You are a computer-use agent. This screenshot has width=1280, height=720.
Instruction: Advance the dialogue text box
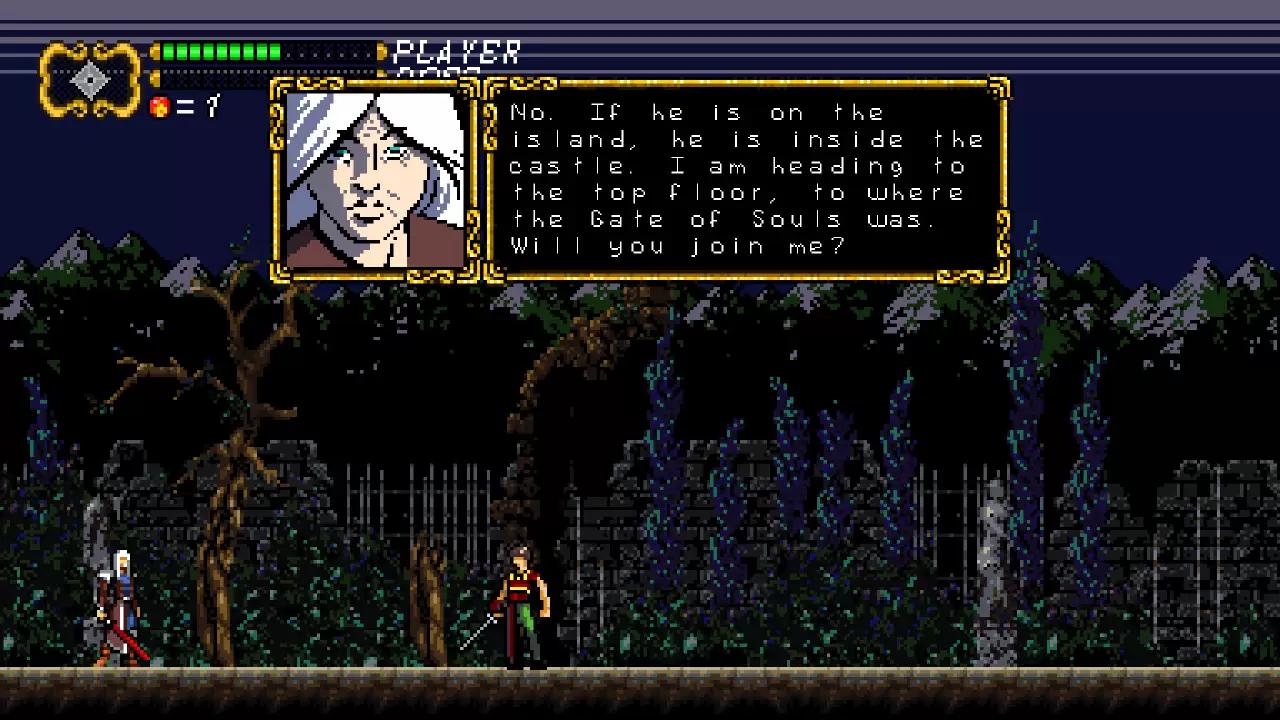746,180
